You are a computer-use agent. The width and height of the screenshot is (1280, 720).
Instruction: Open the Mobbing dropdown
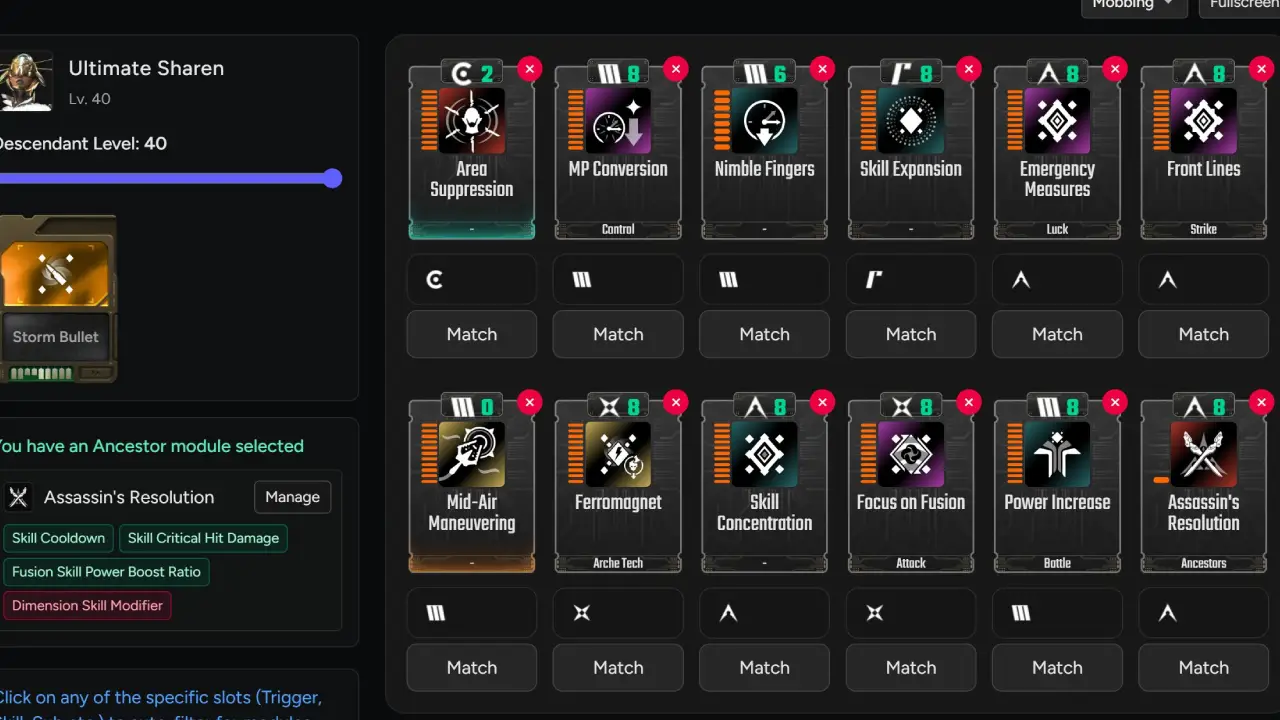[x=1133, y=4]
